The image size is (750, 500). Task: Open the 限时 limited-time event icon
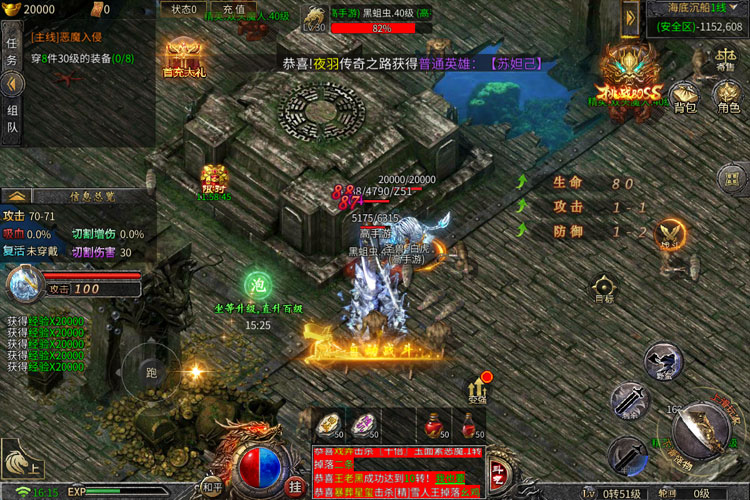point(213,180)
